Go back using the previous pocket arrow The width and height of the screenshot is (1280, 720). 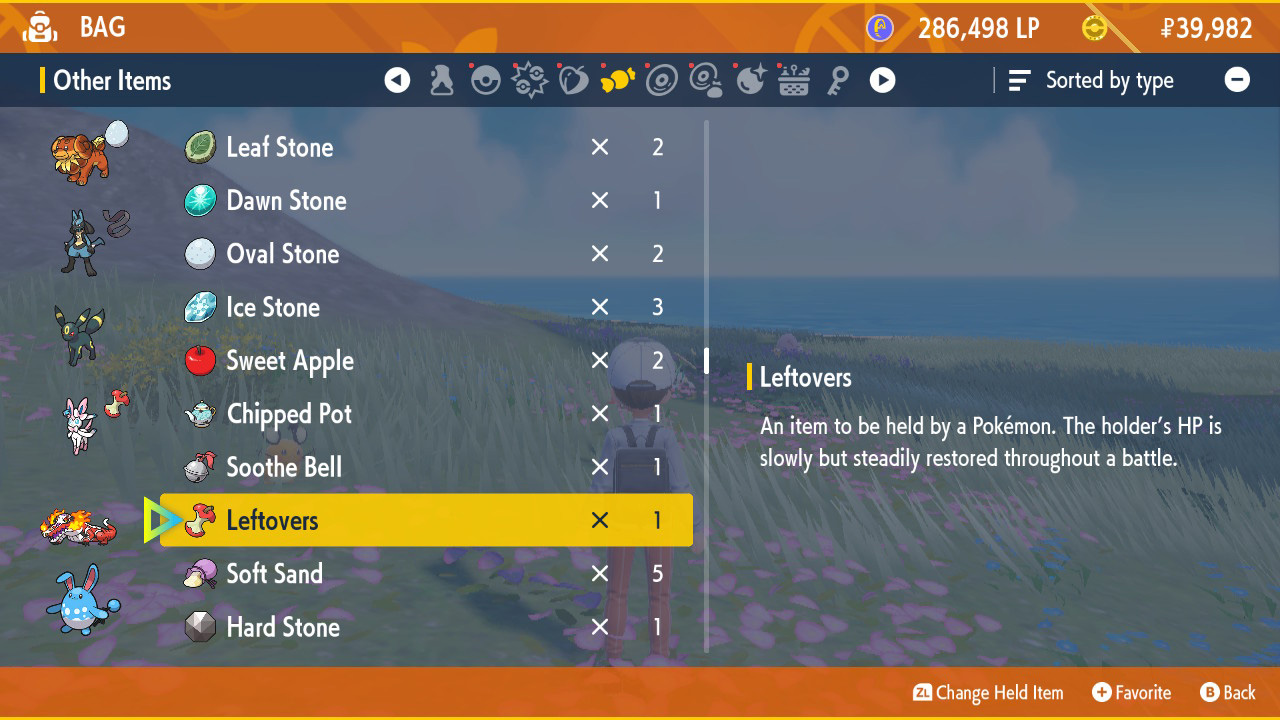397,80
